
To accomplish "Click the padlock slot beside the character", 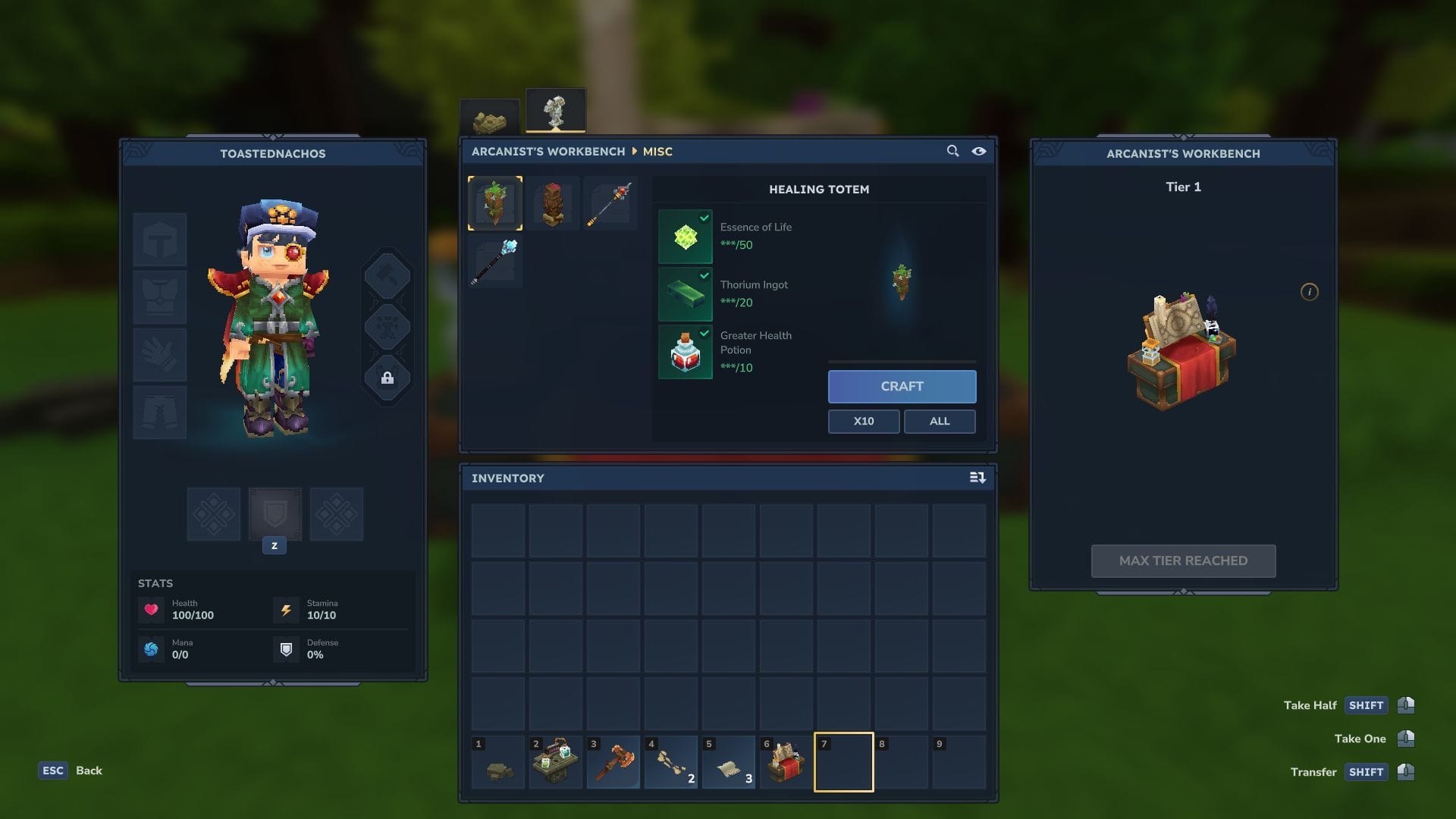I will (x=388, y=378).
